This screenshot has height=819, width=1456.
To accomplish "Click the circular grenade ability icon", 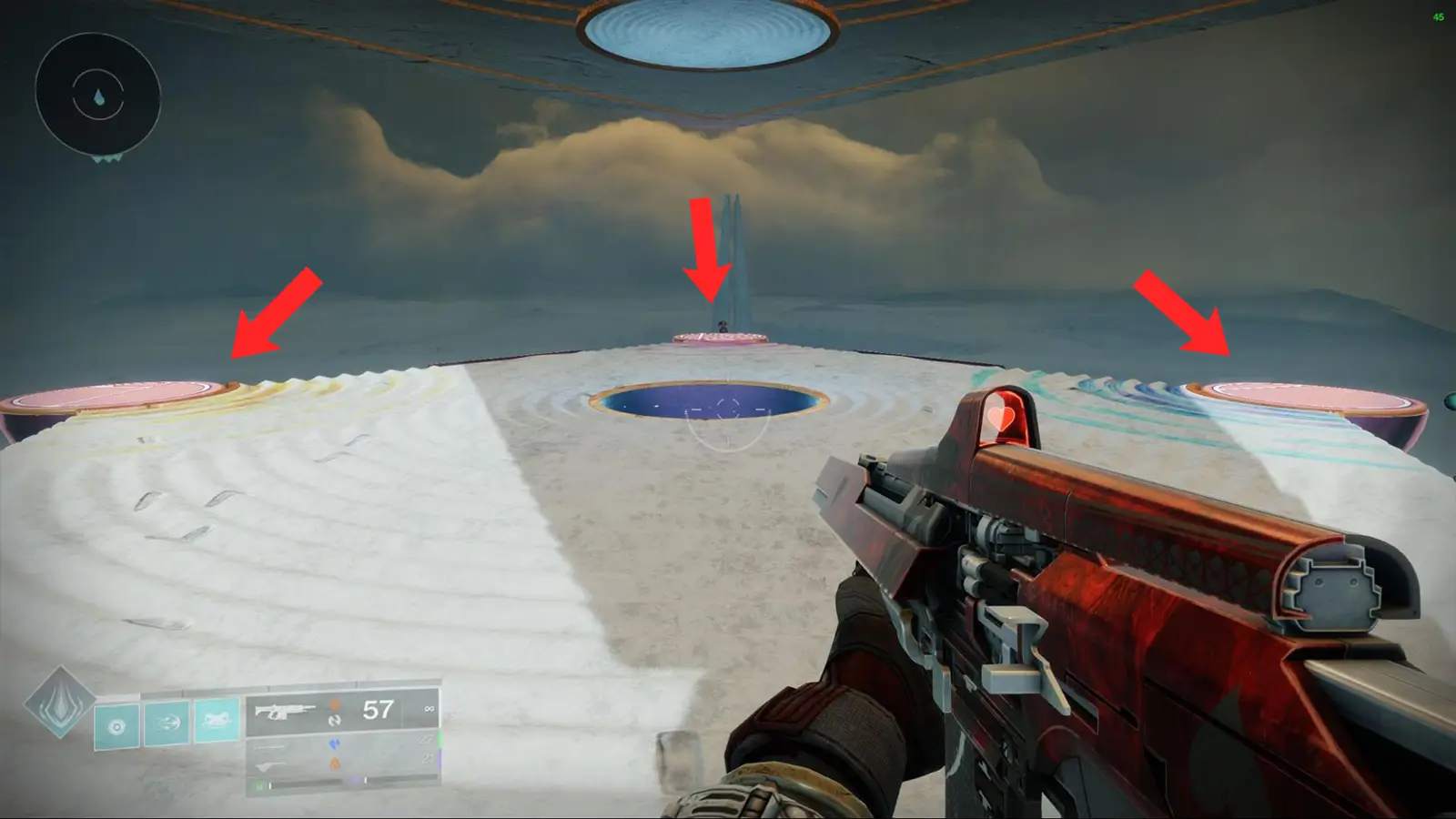I will [117, 727].
